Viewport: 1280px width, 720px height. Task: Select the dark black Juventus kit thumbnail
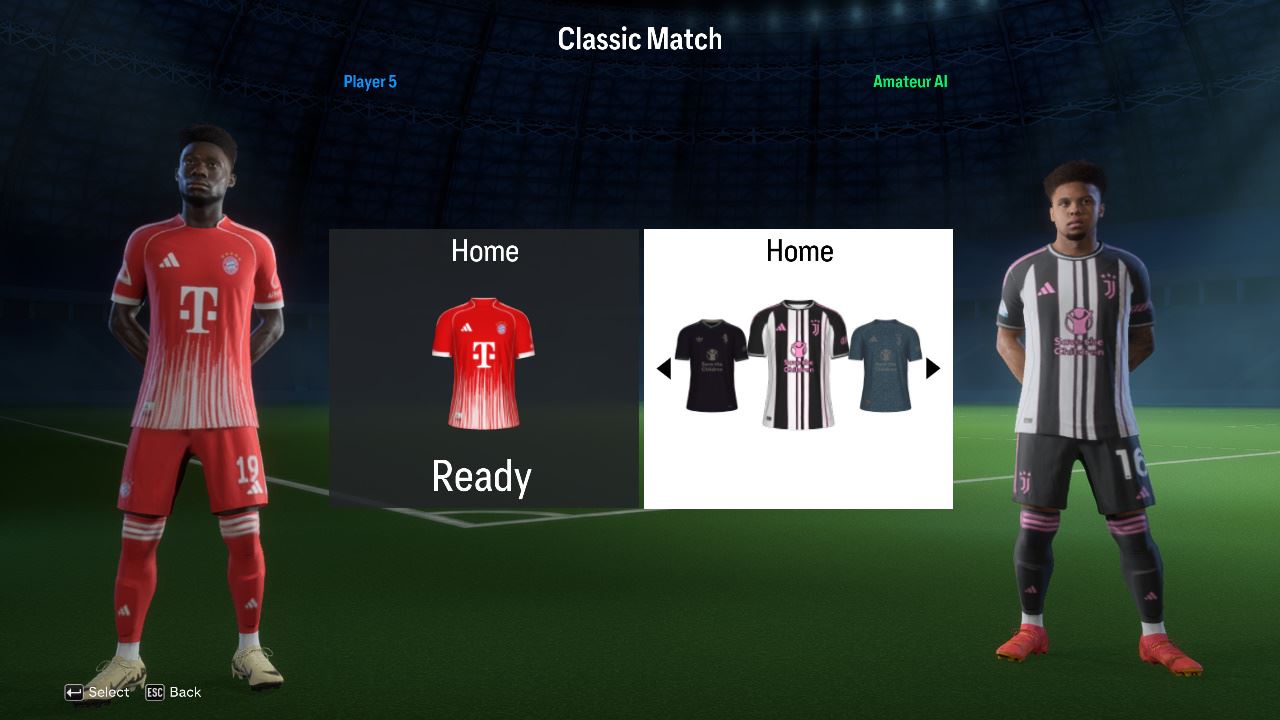click(710, 366)
